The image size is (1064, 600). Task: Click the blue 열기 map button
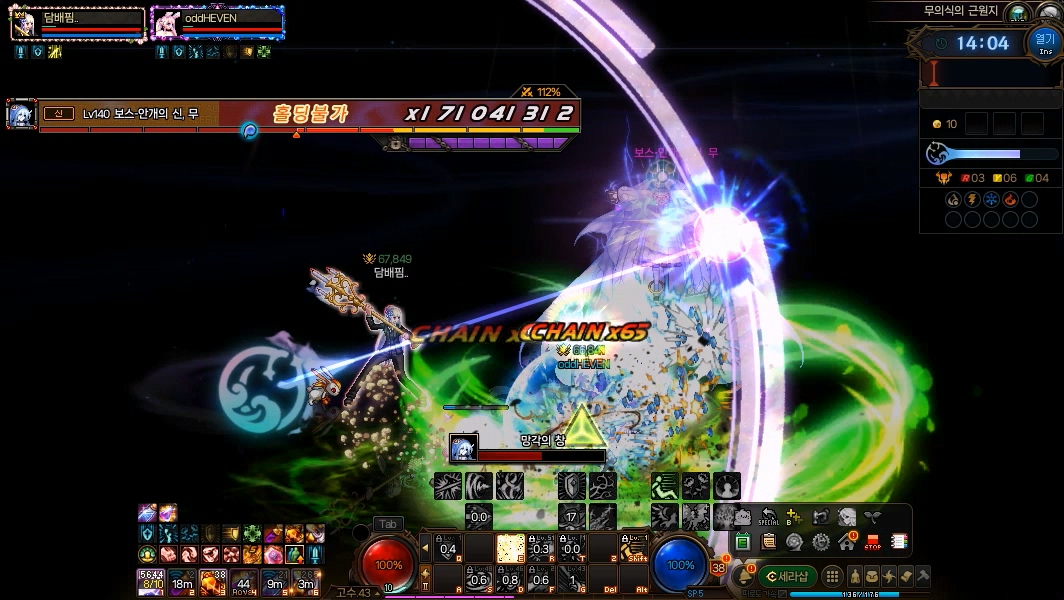(1045, 42)
